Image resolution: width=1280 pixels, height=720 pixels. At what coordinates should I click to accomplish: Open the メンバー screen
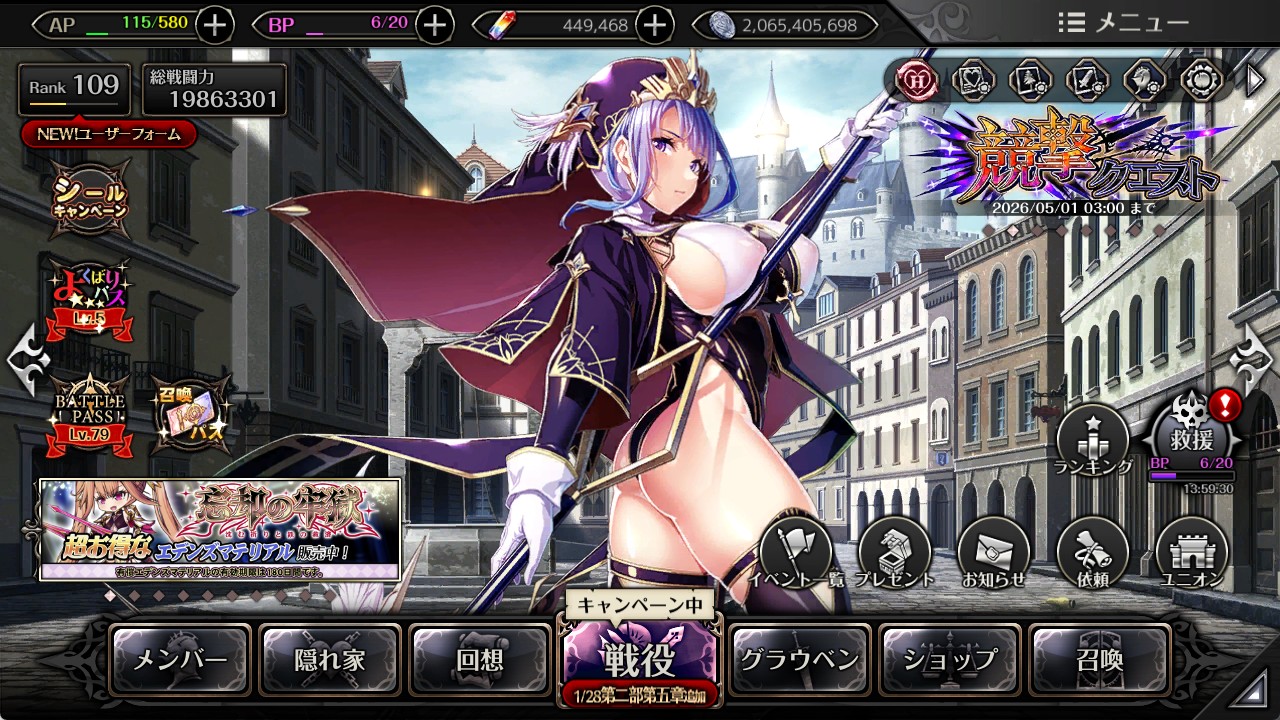[181, 660]
